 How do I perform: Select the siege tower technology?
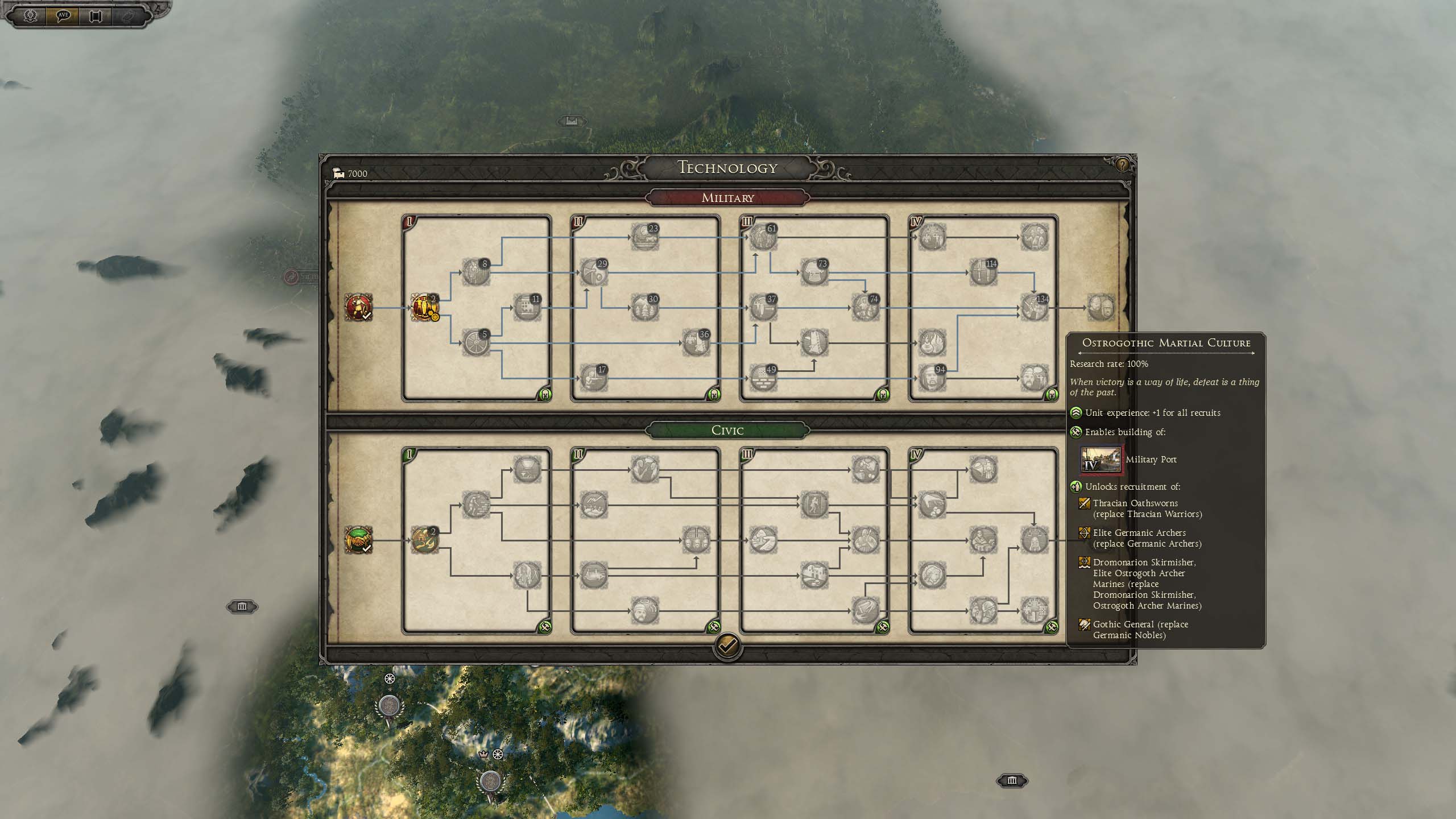tap(813, 343)
